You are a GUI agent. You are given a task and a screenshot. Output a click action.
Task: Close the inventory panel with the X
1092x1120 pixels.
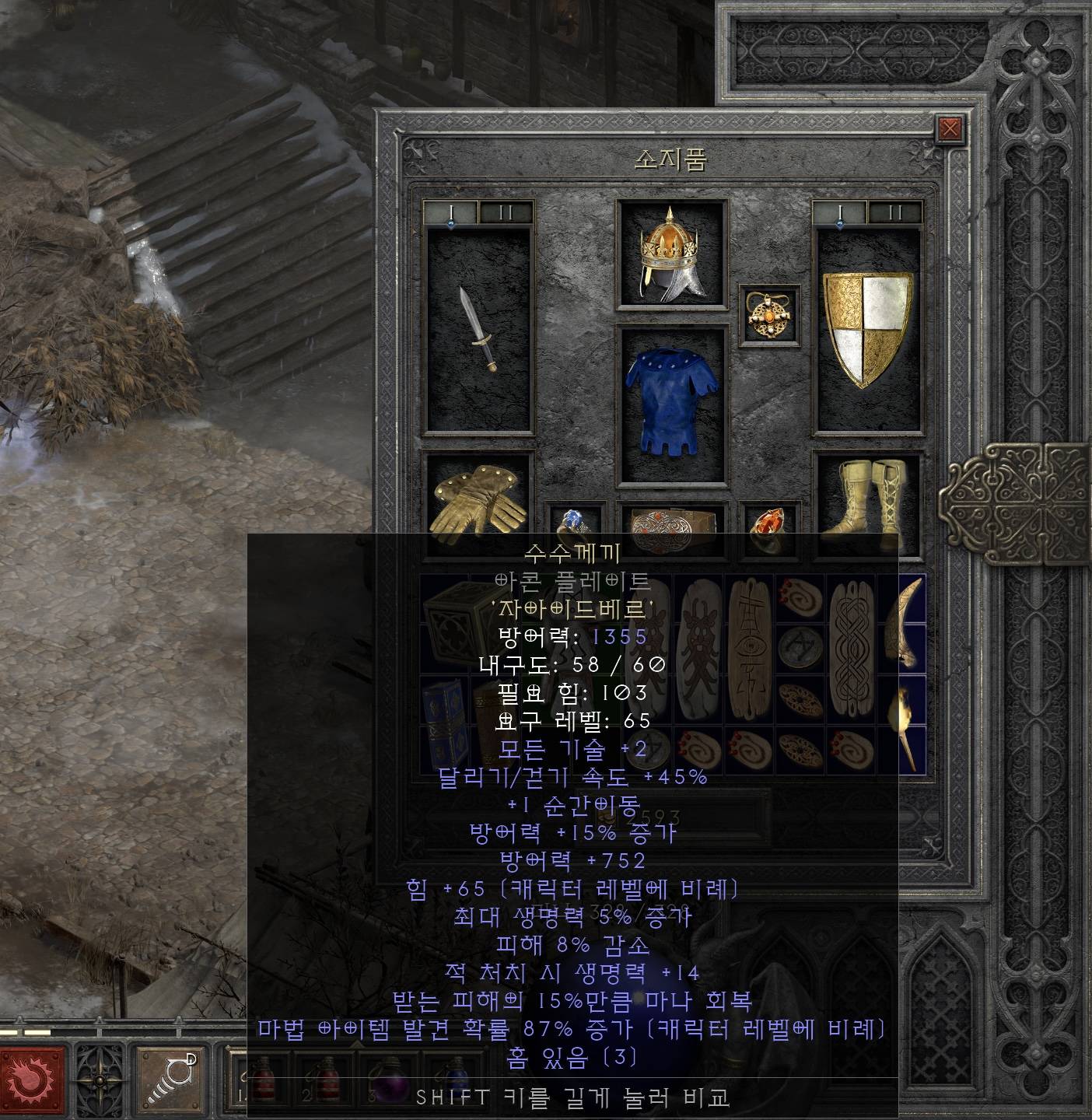point(950,128)
